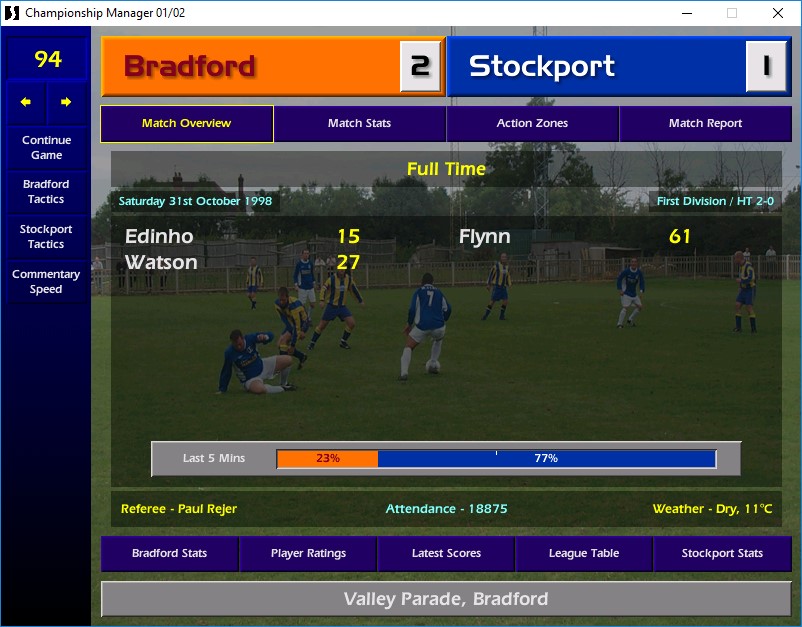
Task: Show Player Ratings
Action: point(308,554)
